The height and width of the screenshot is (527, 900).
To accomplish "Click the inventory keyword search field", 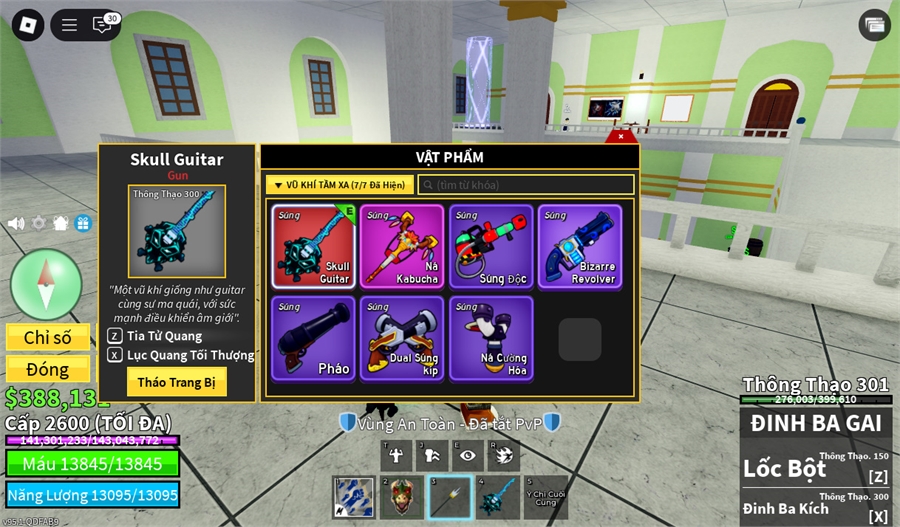I will click(526, 185).
